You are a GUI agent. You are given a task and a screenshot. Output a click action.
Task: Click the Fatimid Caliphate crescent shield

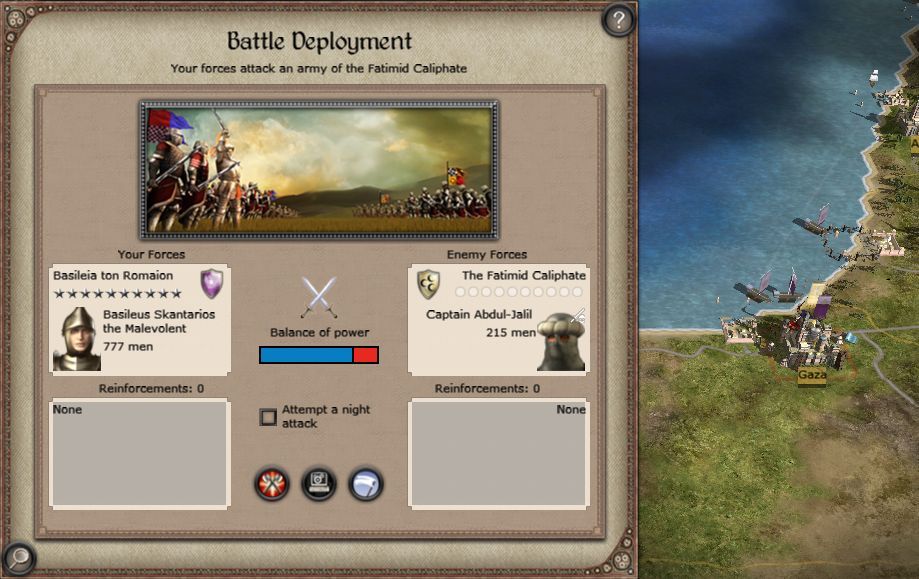coord(428,284)
